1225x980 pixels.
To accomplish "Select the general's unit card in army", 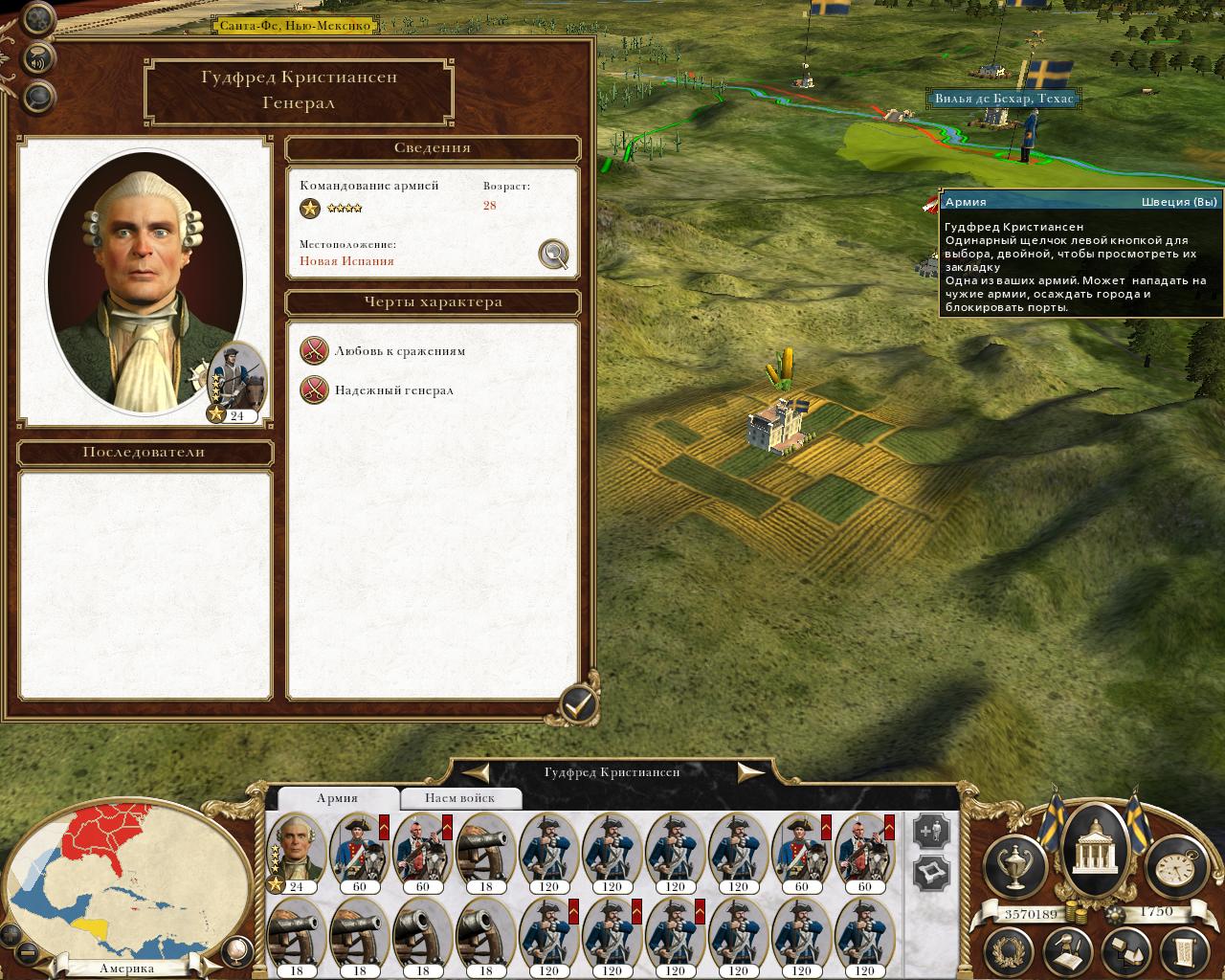I will (296, 850).
